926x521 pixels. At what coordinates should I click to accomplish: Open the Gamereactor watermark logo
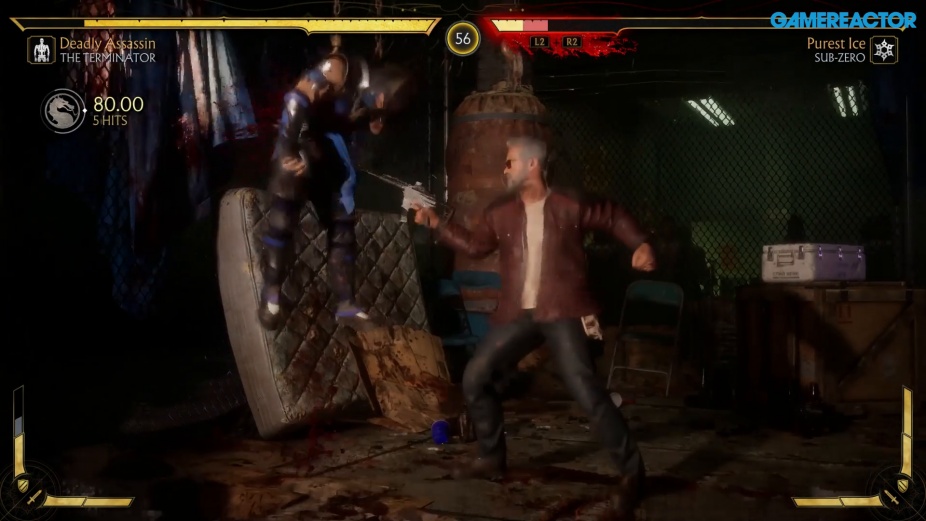tap(843, 20)
